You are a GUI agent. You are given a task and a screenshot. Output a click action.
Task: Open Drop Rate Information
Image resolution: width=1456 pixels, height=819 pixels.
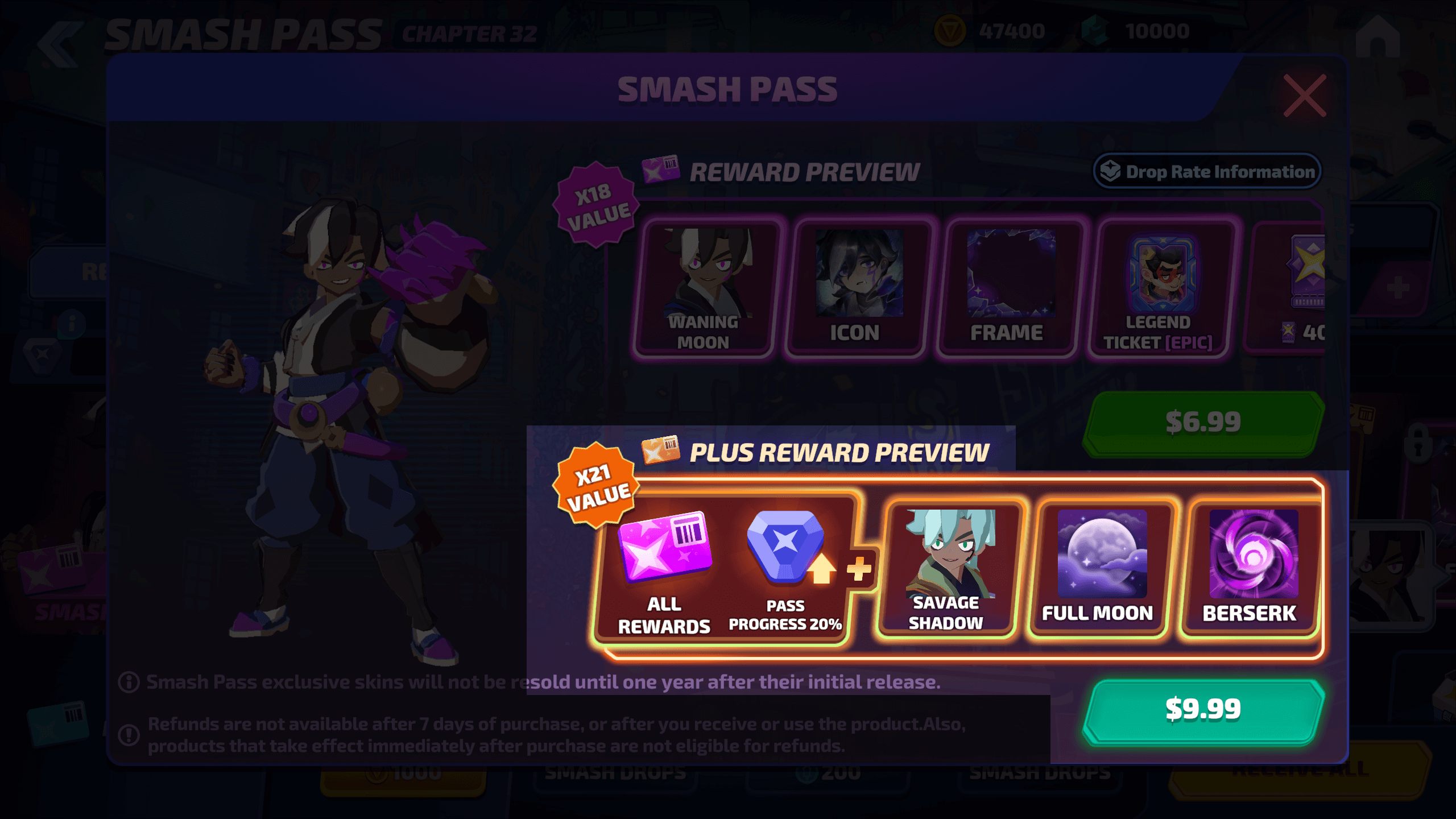click(x=1207, y=171)
